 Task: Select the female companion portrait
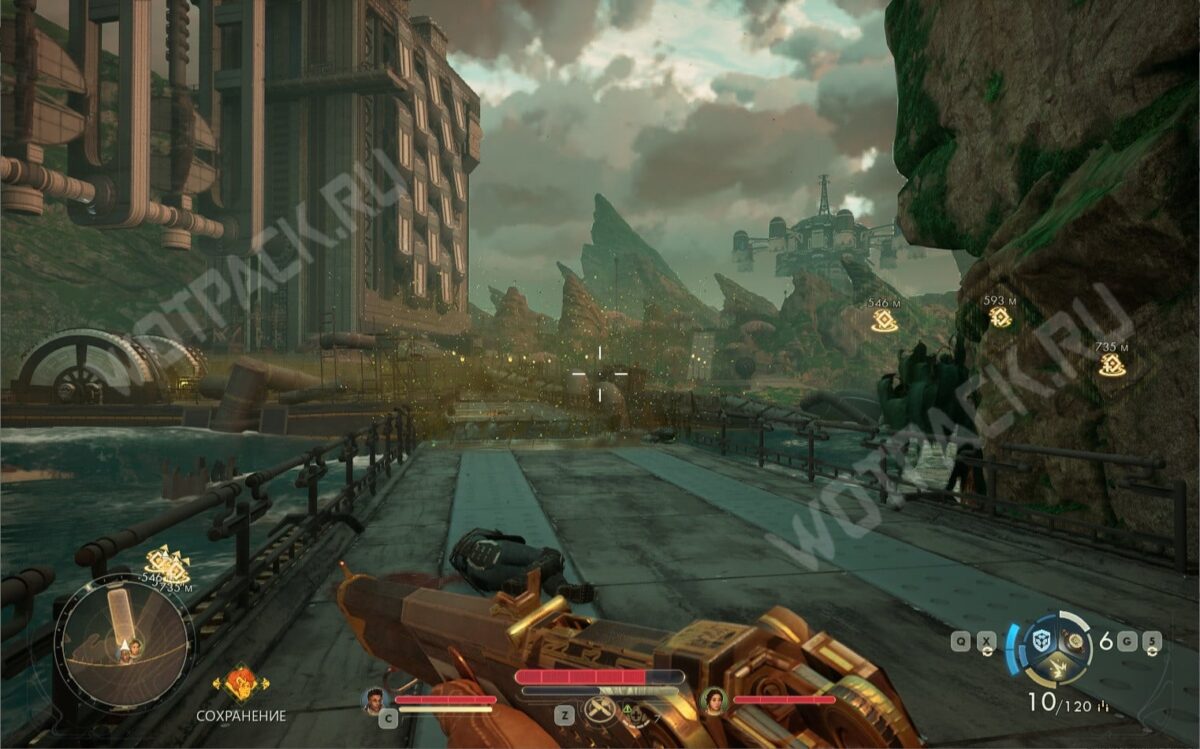tap(714, 699)
